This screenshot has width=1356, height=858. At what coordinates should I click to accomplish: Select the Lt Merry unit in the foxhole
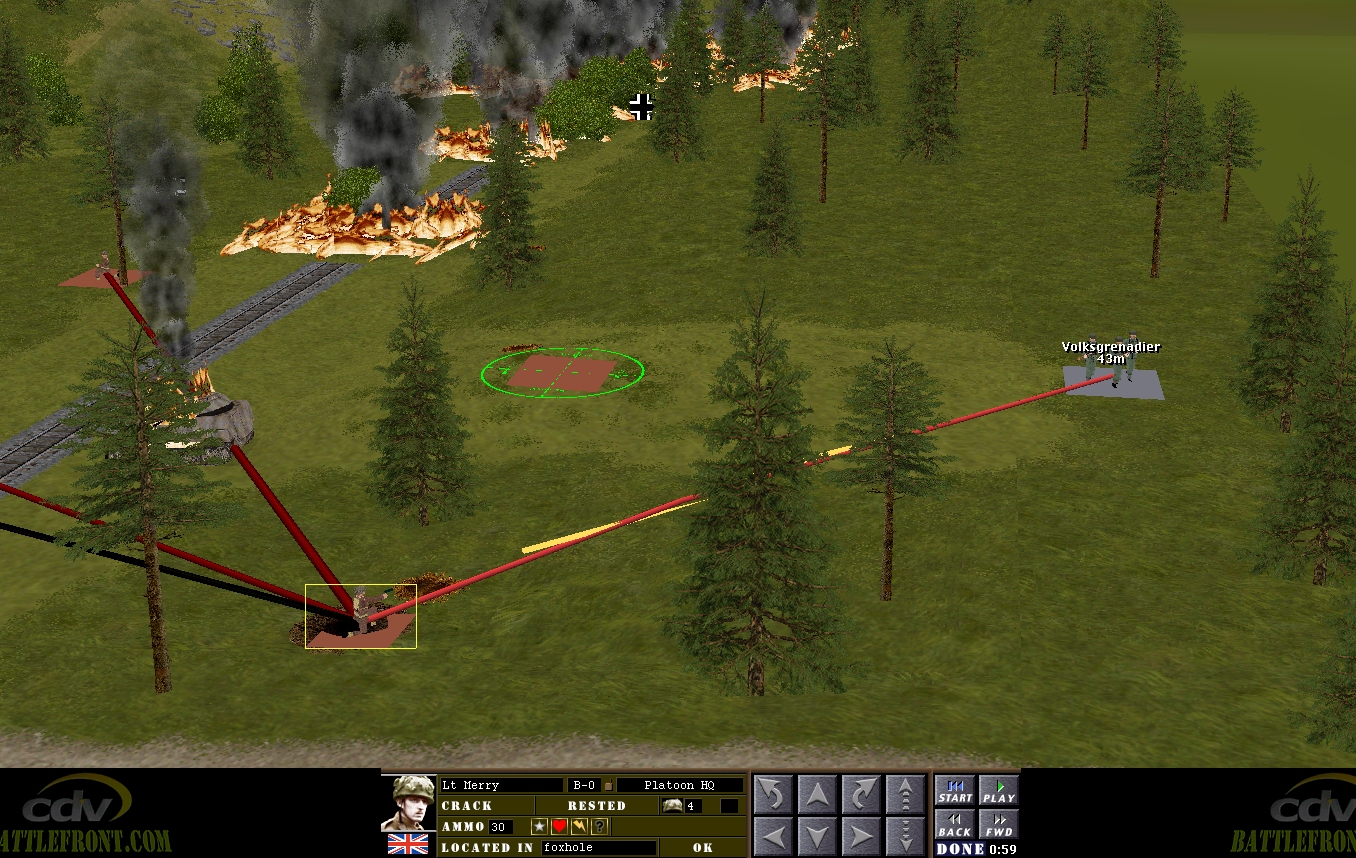(x=360, y=613)
